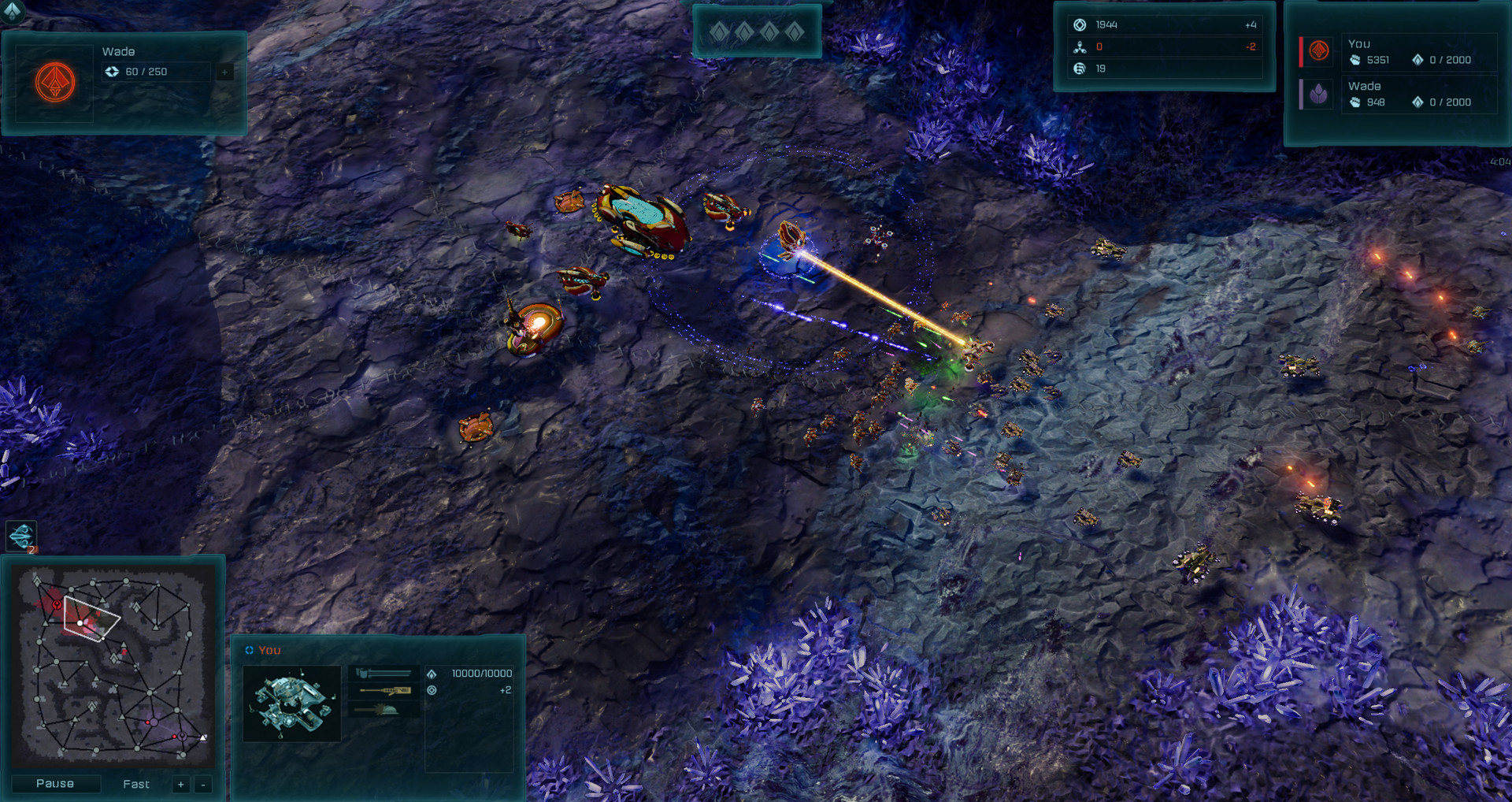This screenshot has width=1512, height=802.
Task: Click the radioactives resource icon showing 0
Action: tap(1080, 46)
